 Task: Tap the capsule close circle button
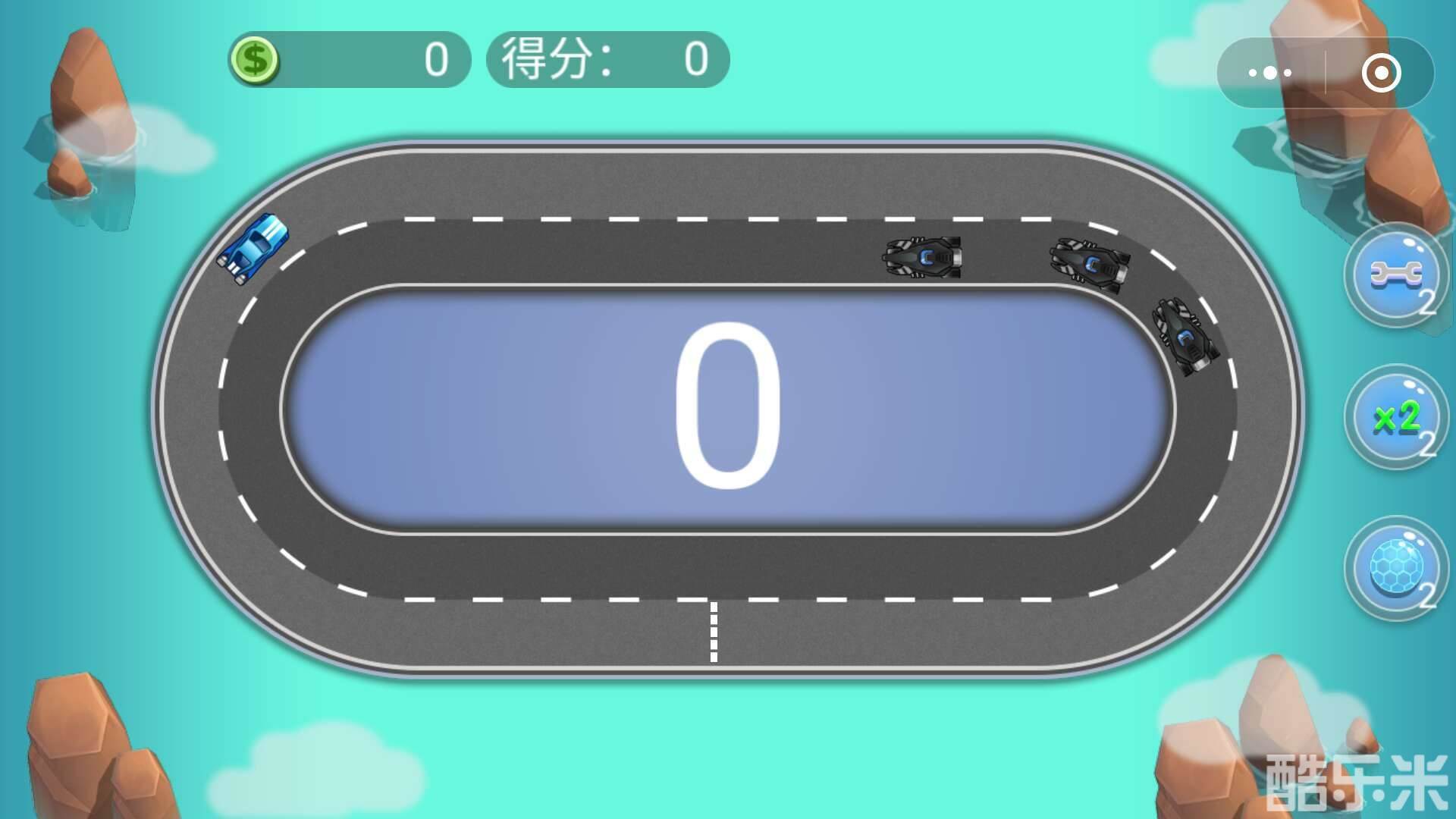1382,71
